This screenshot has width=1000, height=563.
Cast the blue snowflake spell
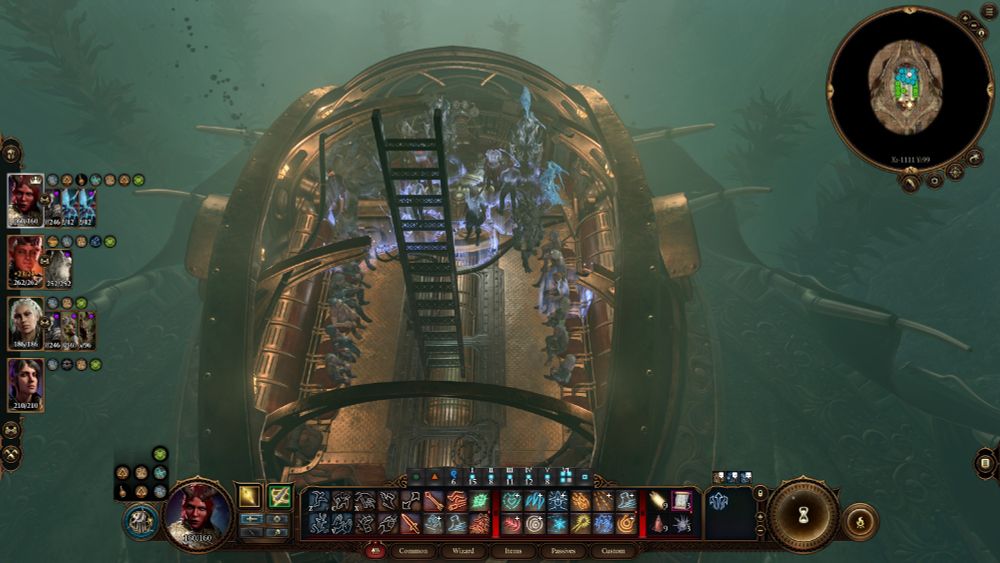[559, 524]
